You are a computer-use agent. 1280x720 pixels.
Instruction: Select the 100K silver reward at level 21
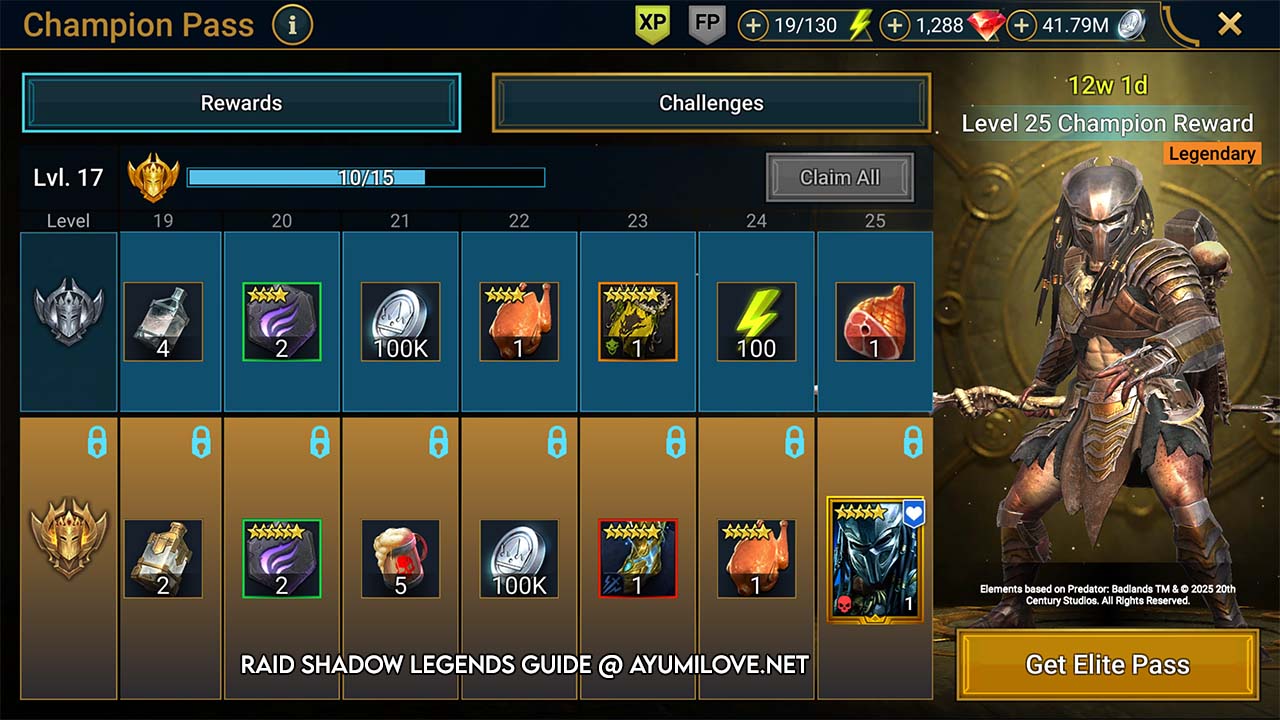point(399,321)
